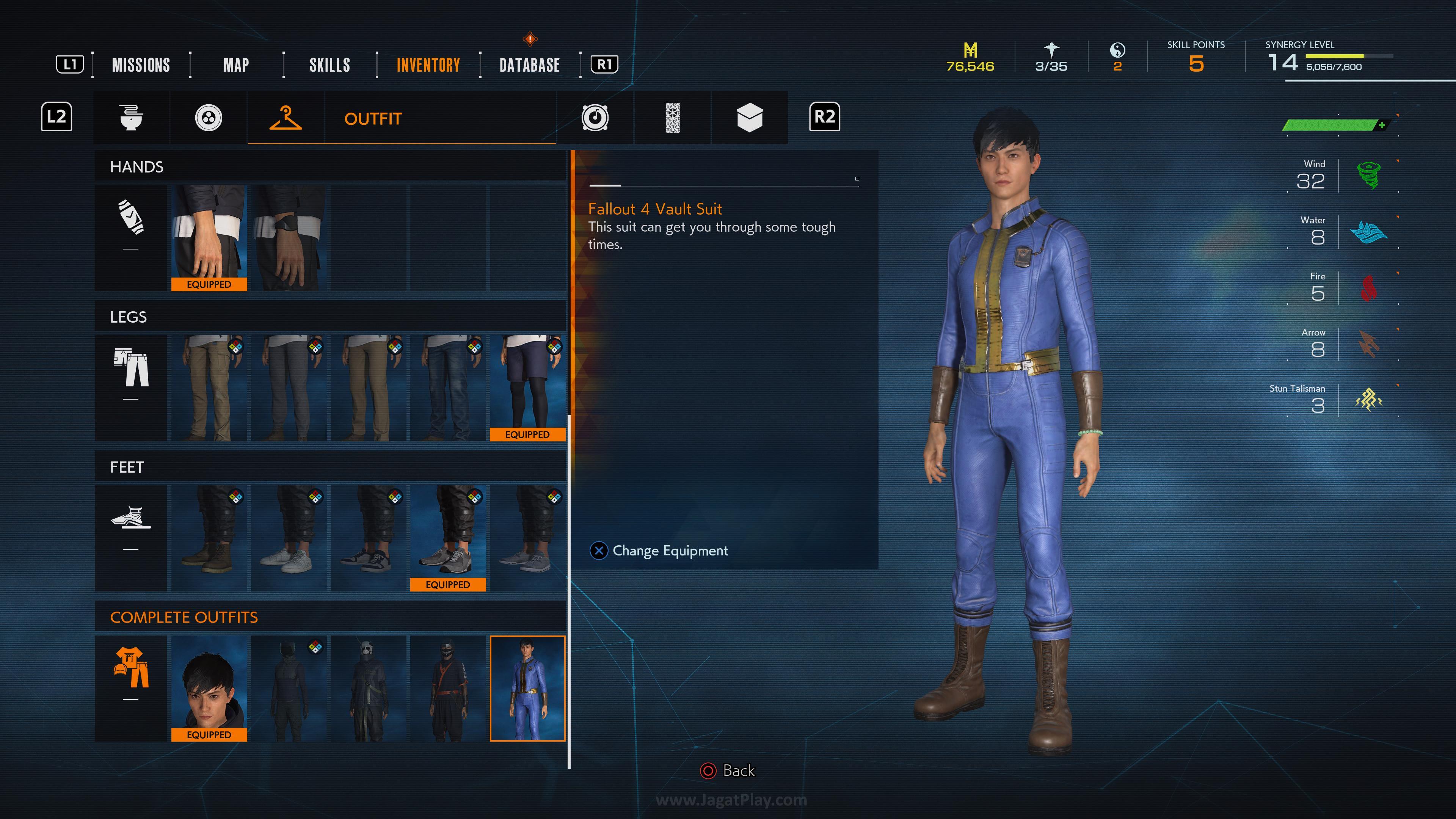Choose the equipped hooded face complete outfit
The height and width of the screenshot is (819, 1456).
pyautogui.click(x=209, y=688)
